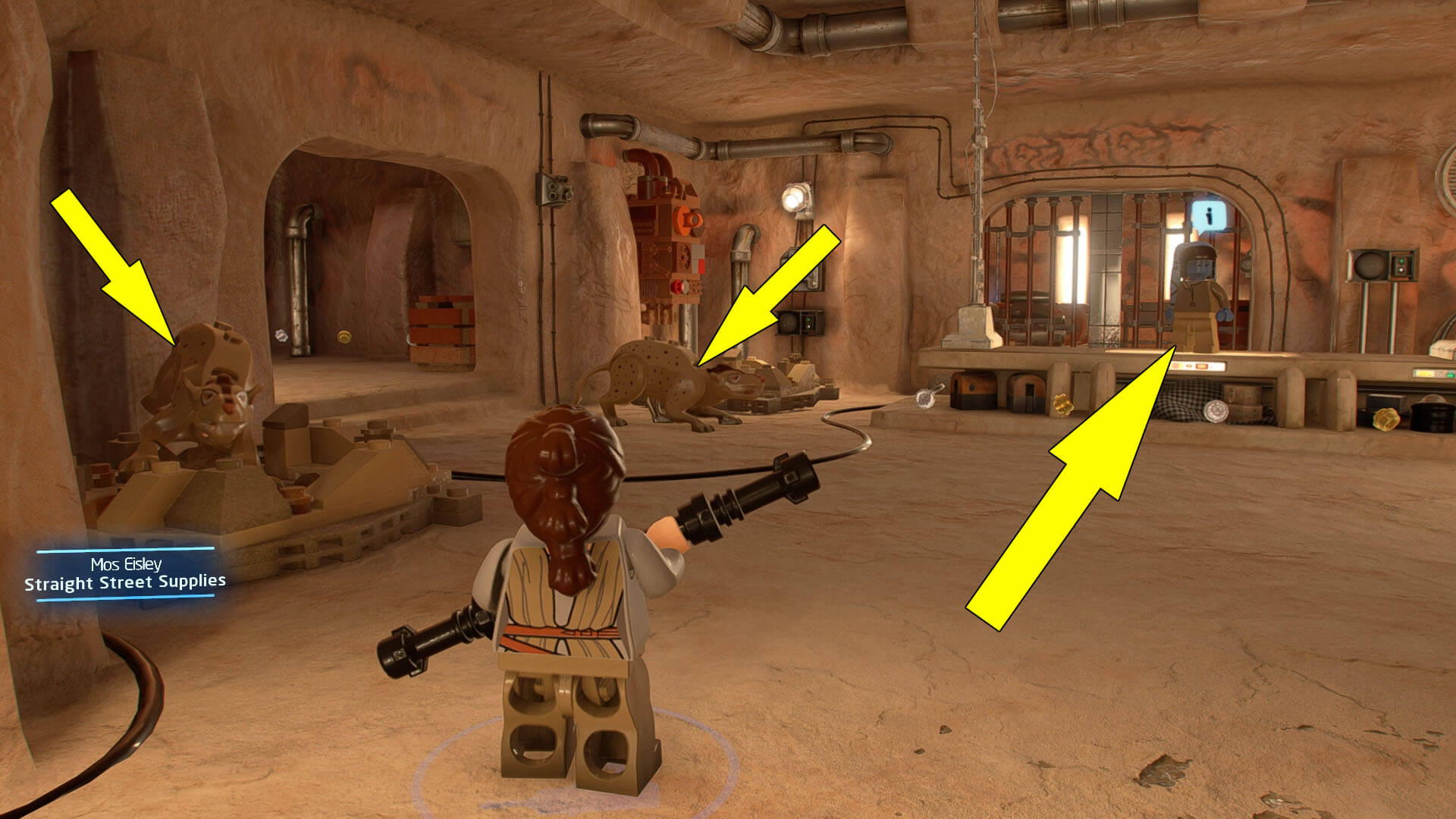Select the gold stud on the counter shelf
The height and width of the screenshot is (819, 1456).
click(x=1063, y=404)
